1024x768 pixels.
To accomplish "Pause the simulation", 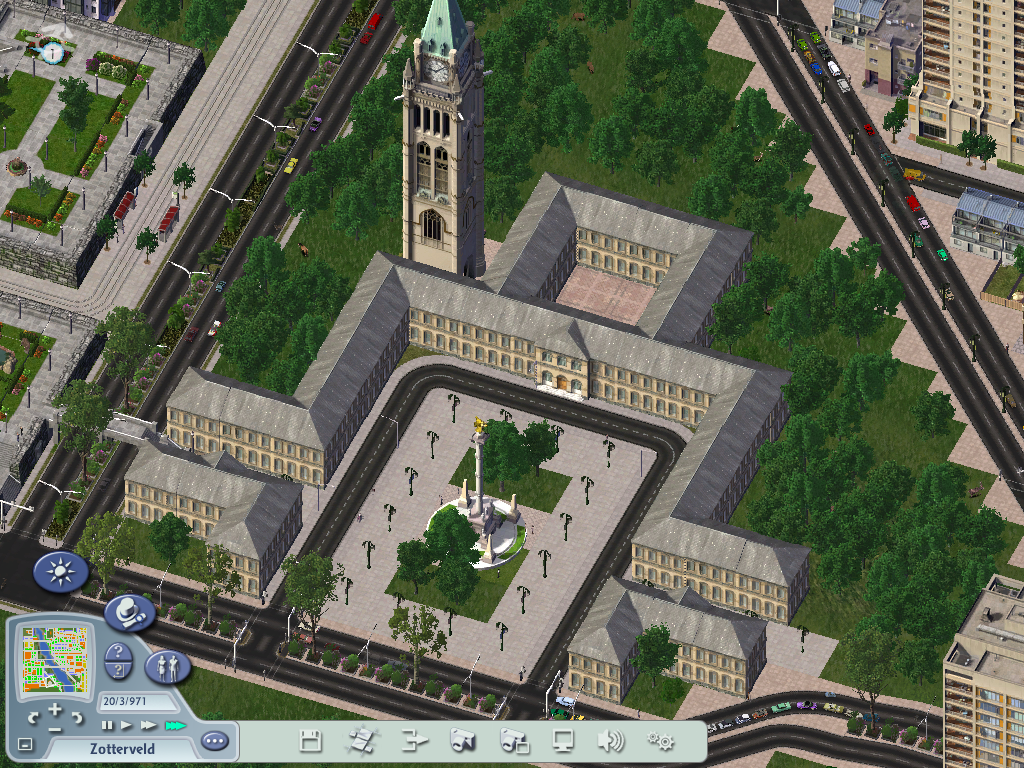I will tap(107, 725).
